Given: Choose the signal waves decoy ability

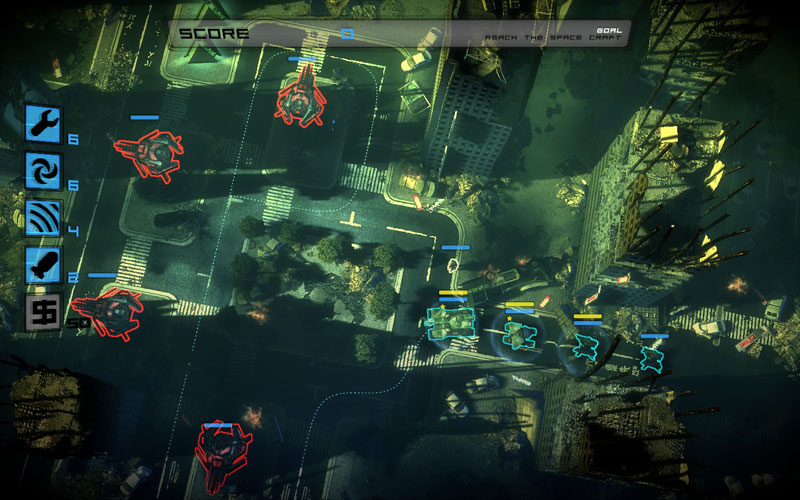Looking at the screenshot, I should click(43, 218).
